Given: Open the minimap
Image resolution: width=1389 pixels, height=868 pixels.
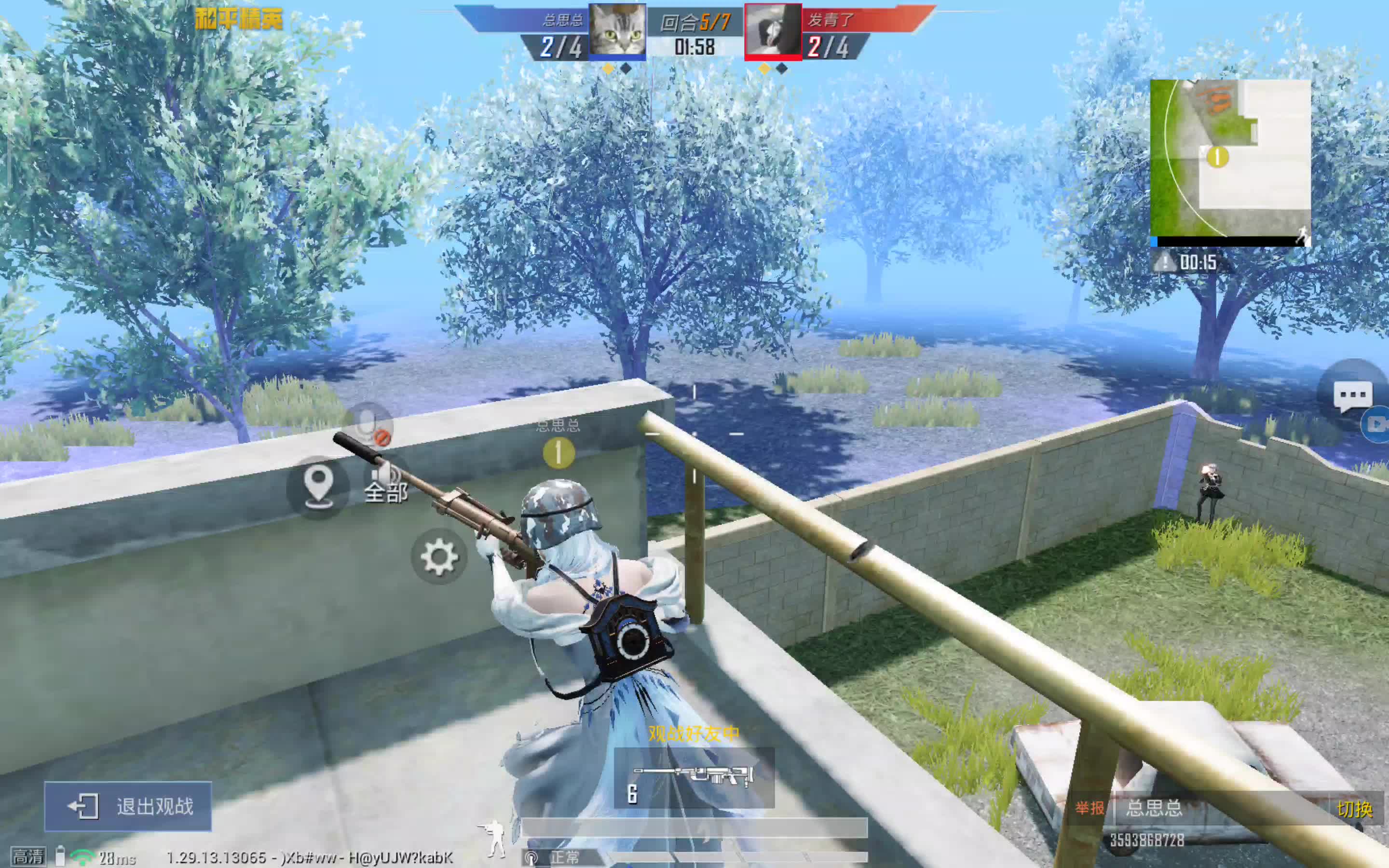Looking at the screenshot, I should pos(1229,158).
